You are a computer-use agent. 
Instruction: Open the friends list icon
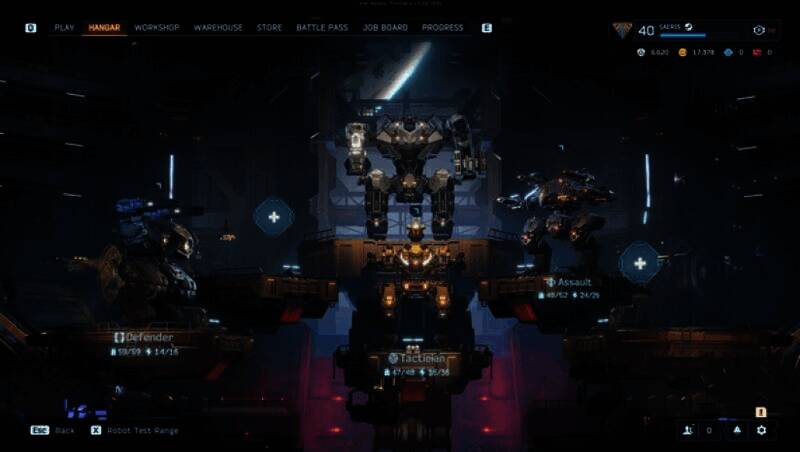click(687, 430)
